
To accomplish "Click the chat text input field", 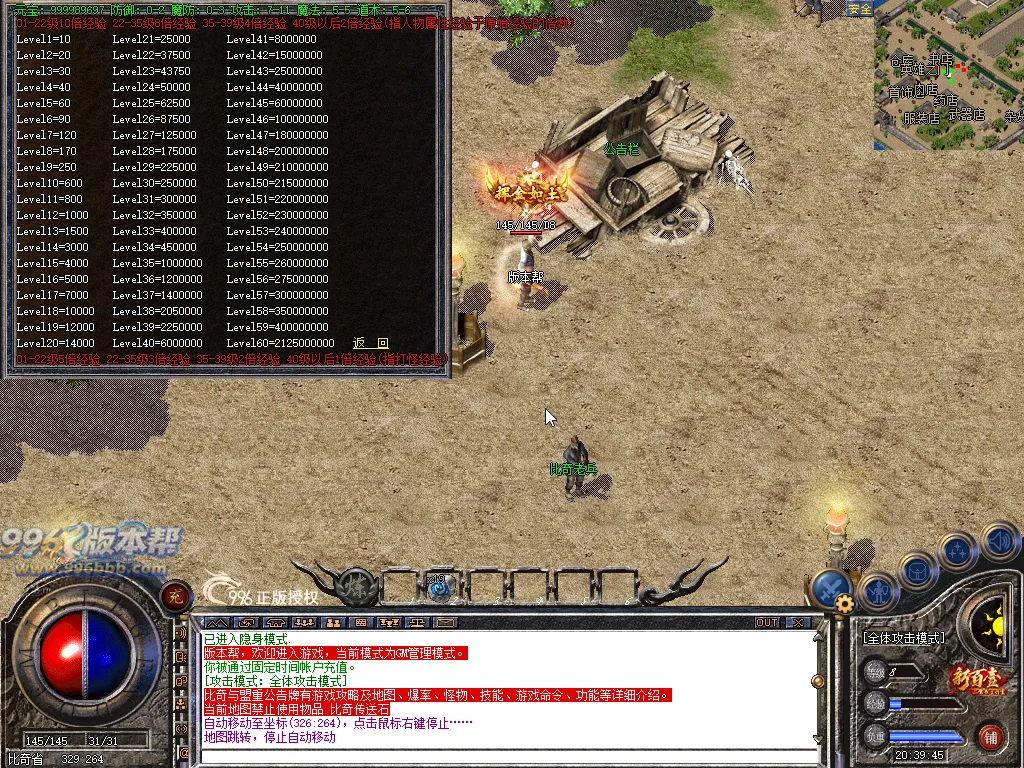I will pyautogui.click(x=500, y=755).
